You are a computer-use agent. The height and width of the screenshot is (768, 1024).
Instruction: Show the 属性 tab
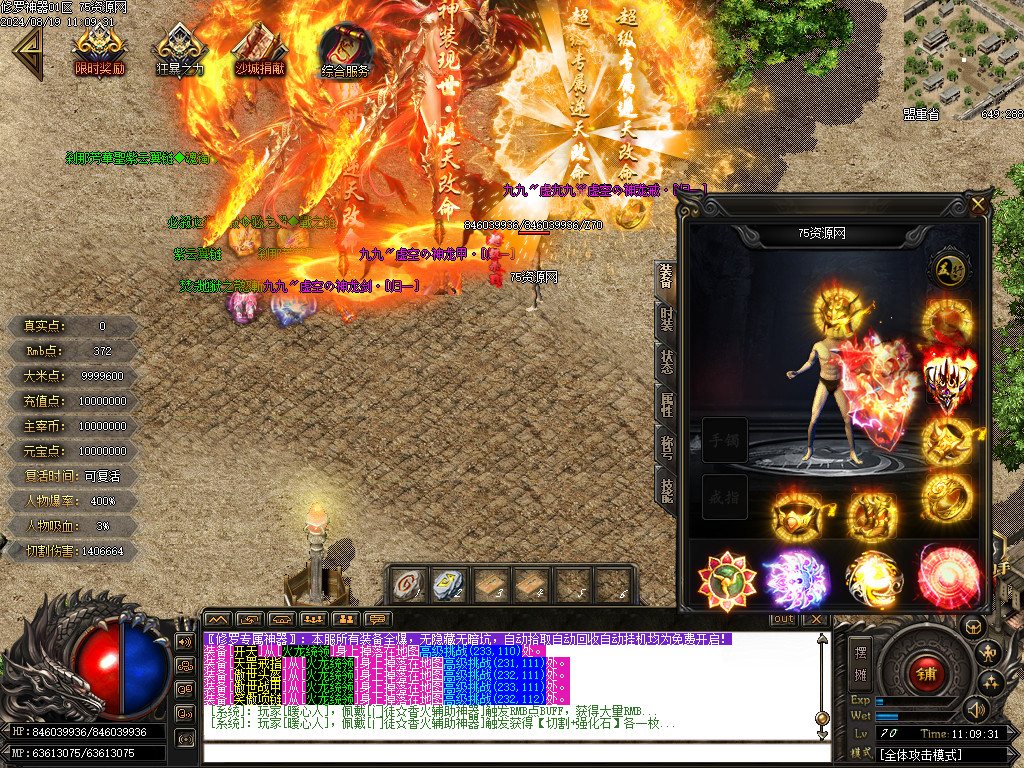coord(666,406)
